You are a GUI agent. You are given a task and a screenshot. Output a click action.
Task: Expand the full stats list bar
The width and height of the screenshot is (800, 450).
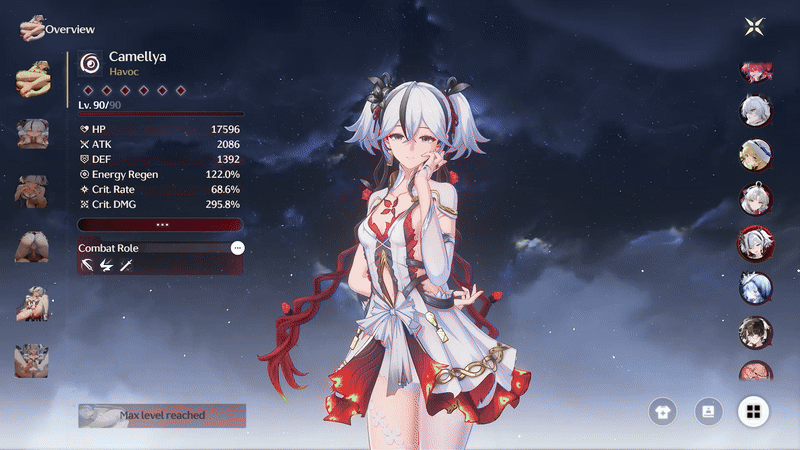point(161,225)
